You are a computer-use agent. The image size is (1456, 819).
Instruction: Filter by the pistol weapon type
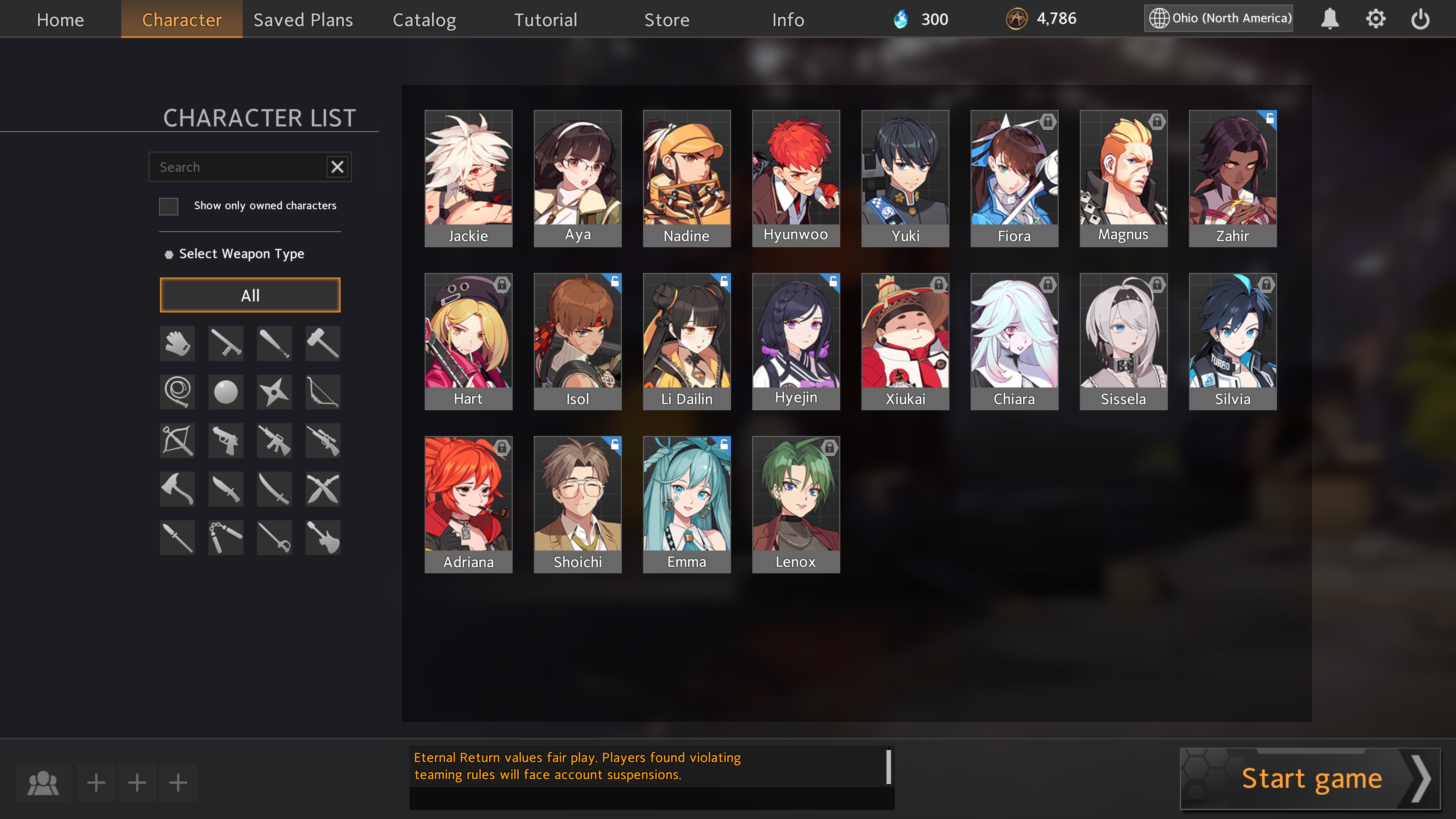(x=226, y=440)
